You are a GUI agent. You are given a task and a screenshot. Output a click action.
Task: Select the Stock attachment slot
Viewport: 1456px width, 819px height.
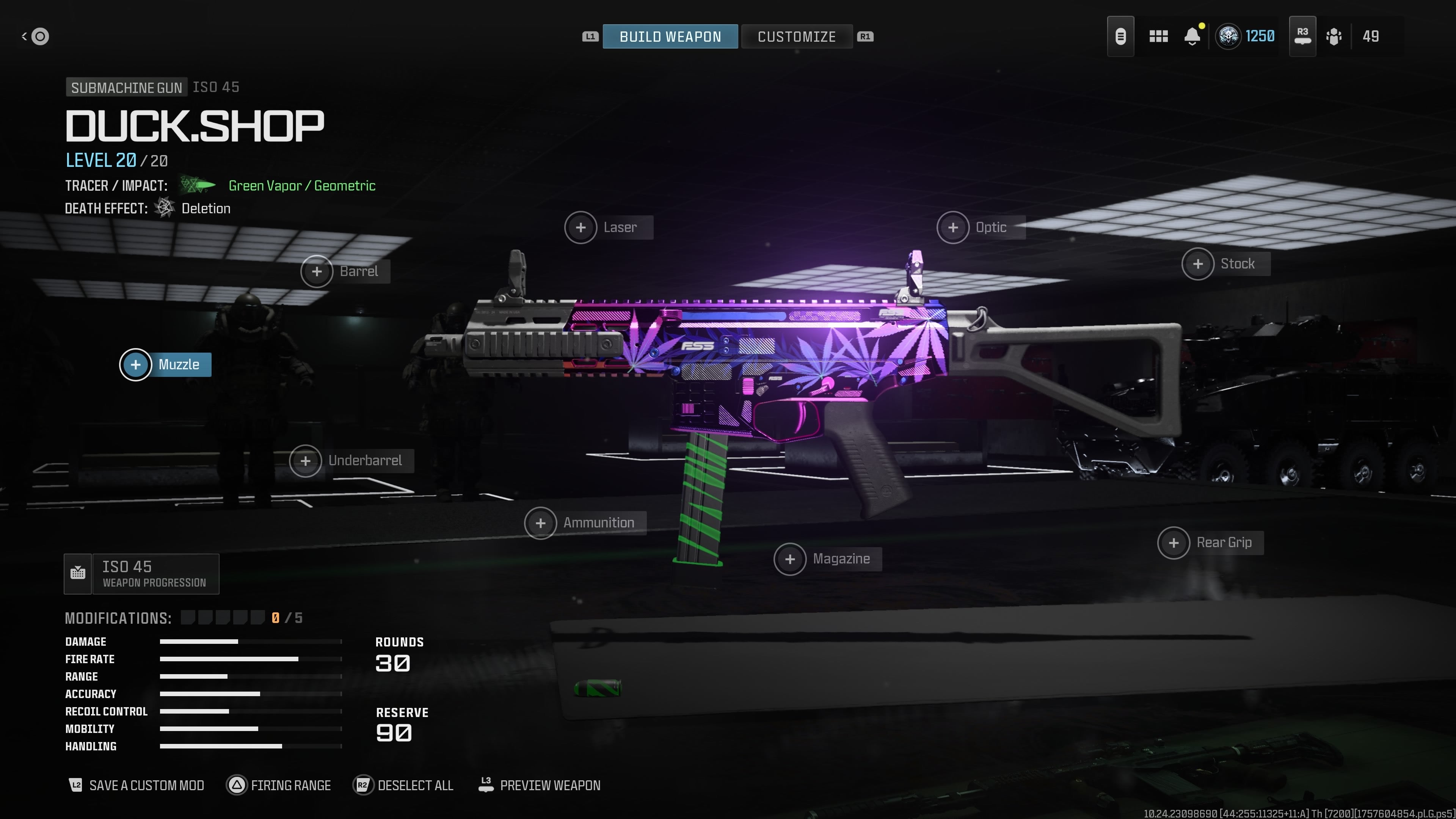tap(1225, 264)
